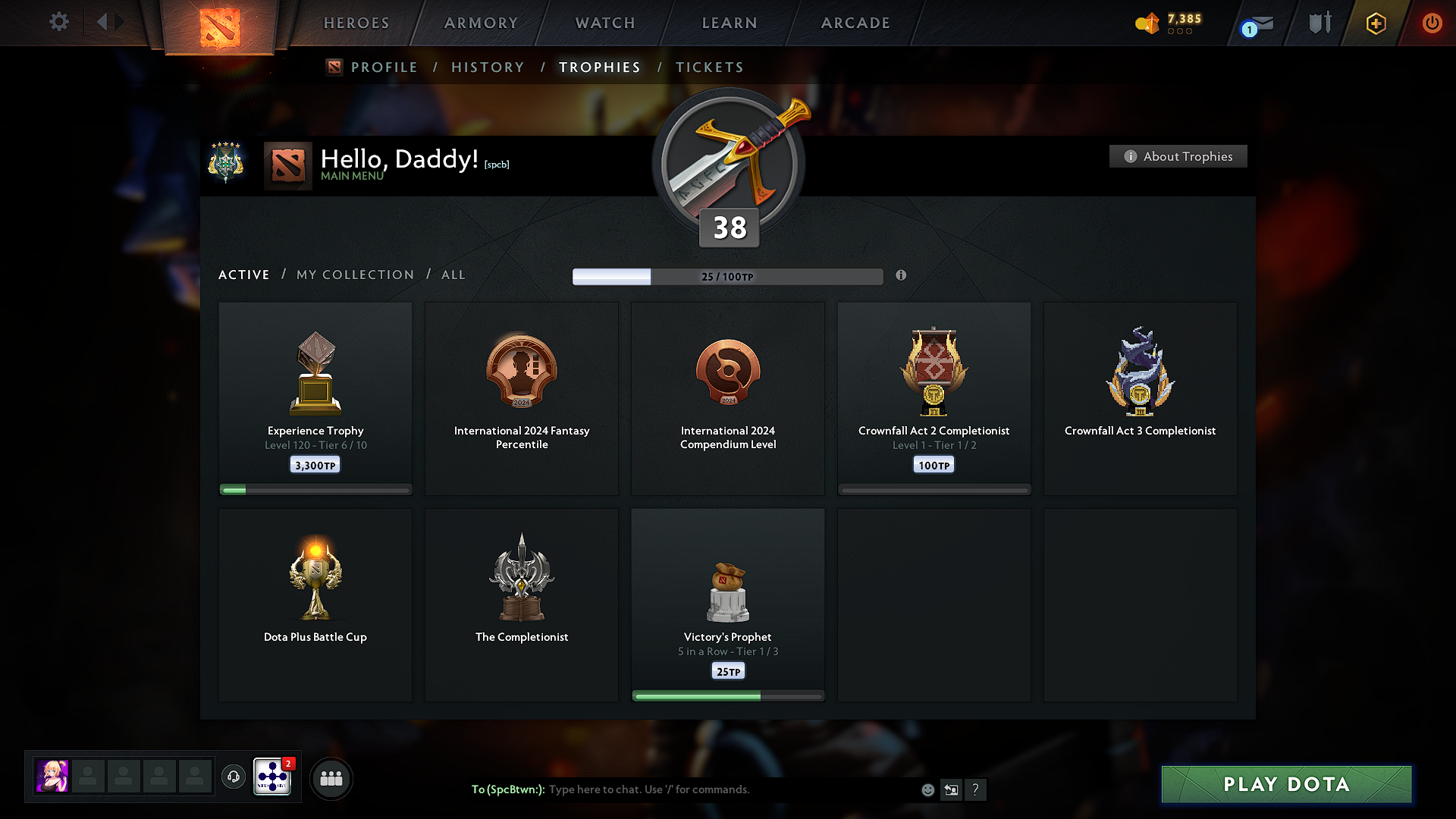
Task: Click the 25/100TP progress bar
Action: point(727,276)
